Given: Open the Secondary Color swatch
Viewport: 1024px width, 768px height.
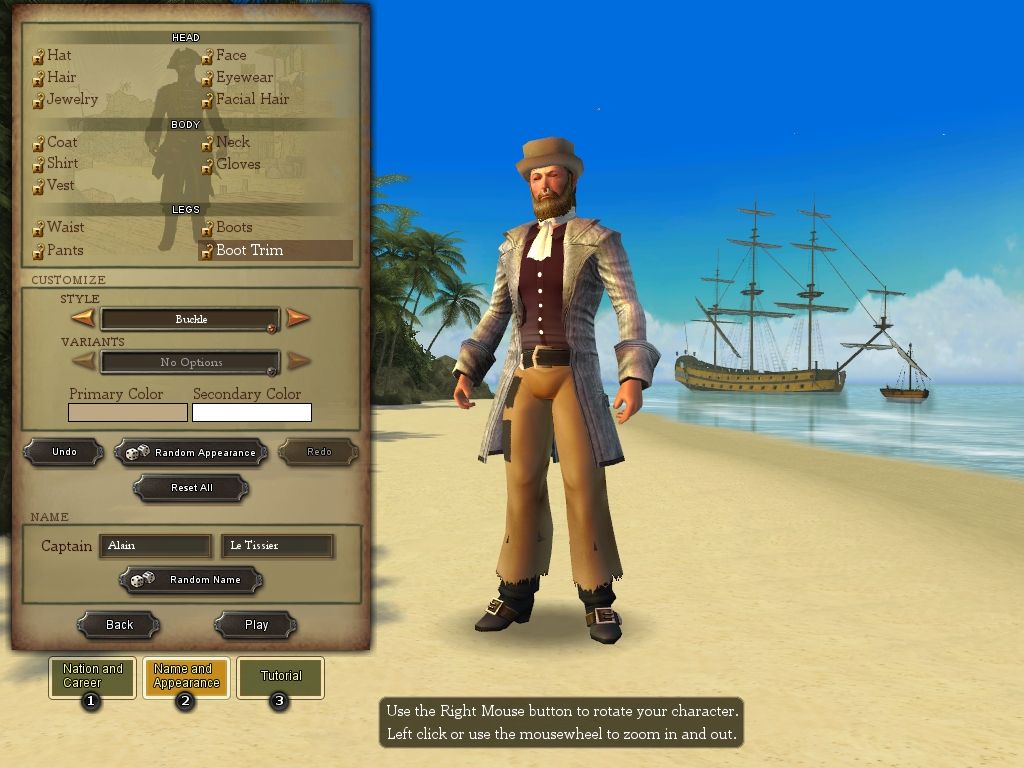Looking at the screenshot, I should pyautogui.click(x=252, y=412).
